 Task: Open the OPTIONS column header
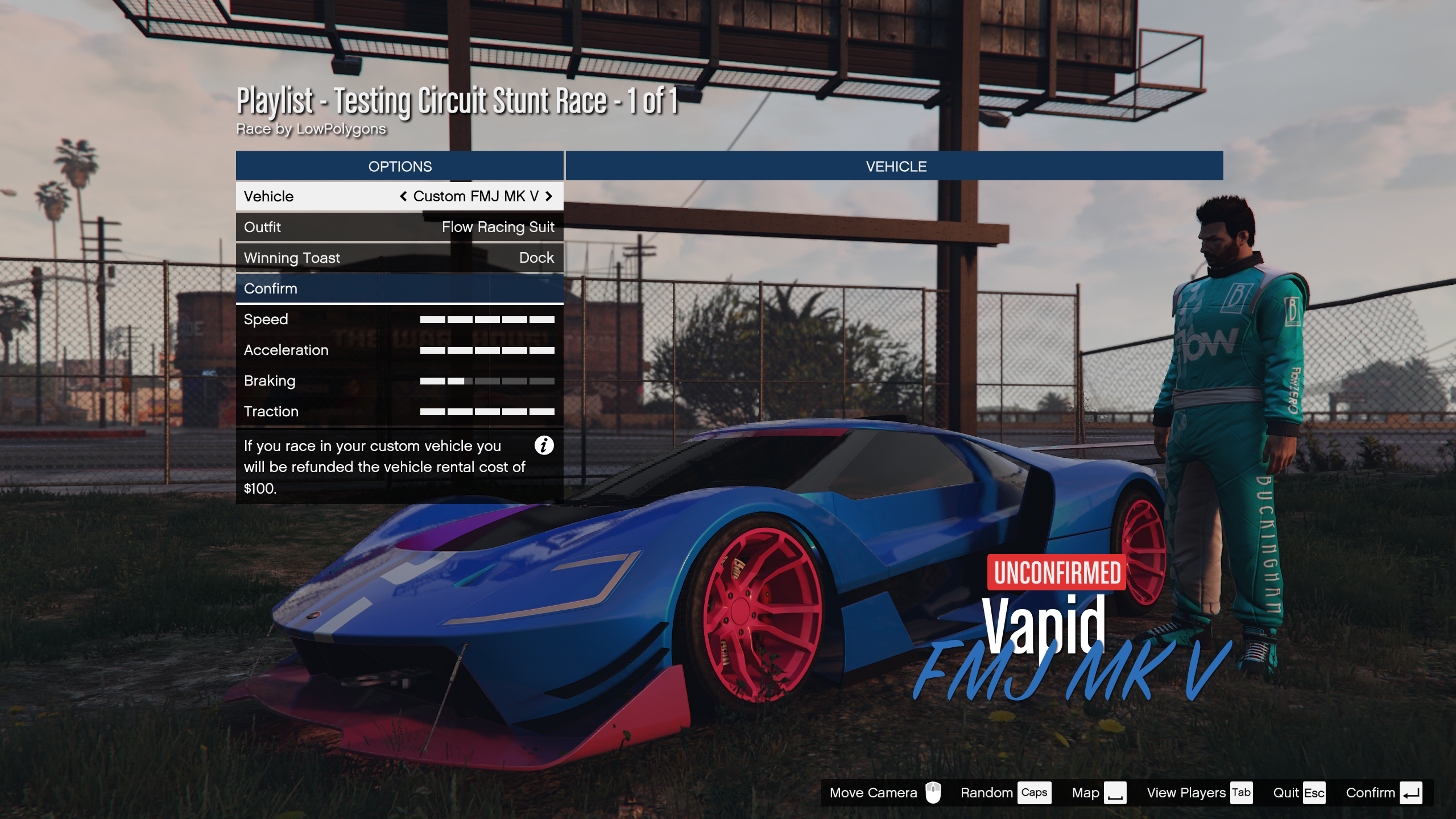(399, 166)
